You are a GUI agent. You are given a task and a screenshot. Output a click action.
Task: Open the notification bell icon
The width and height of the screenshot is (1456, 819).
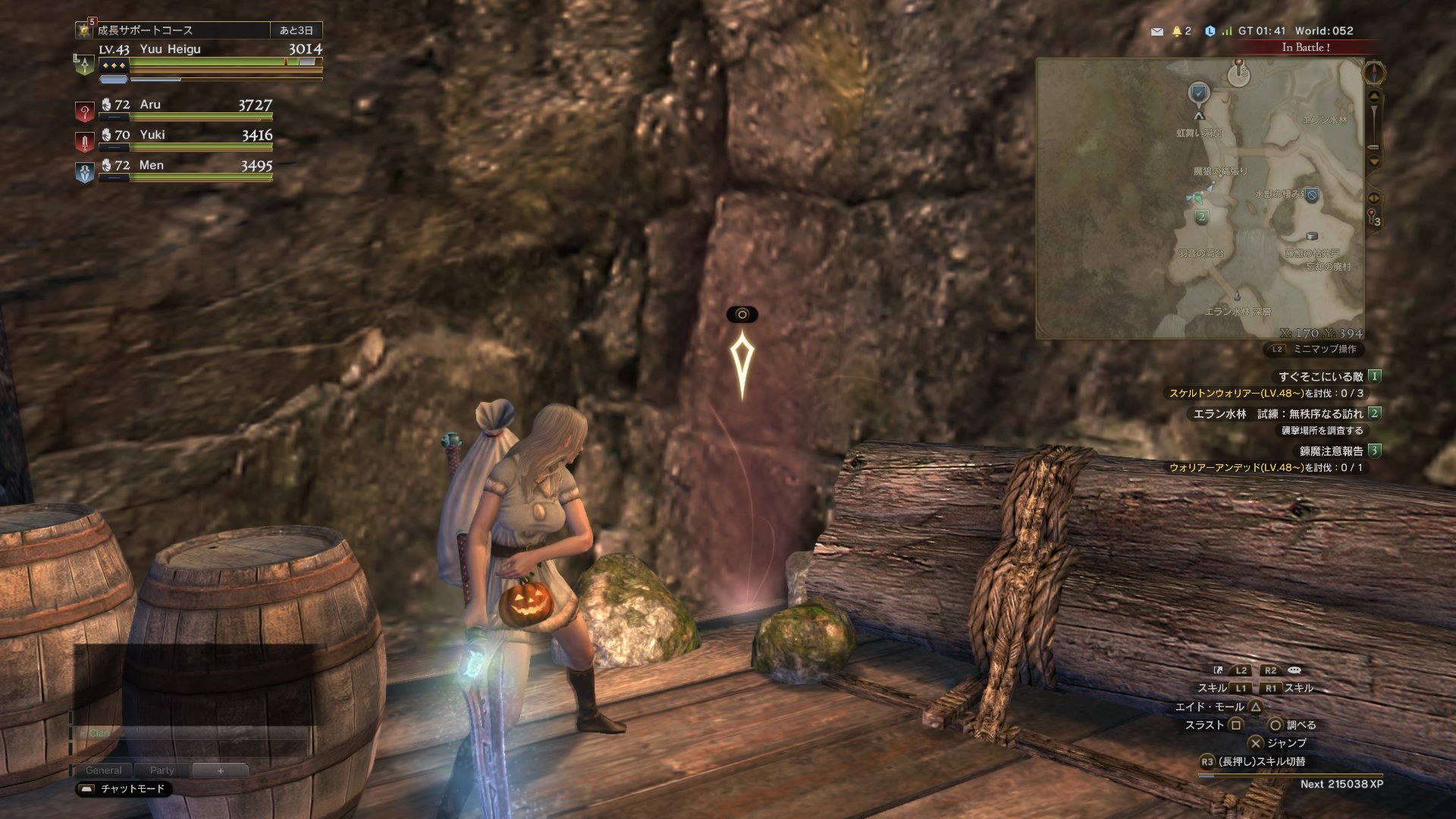pyautogui.click(x=1177, y=31)
